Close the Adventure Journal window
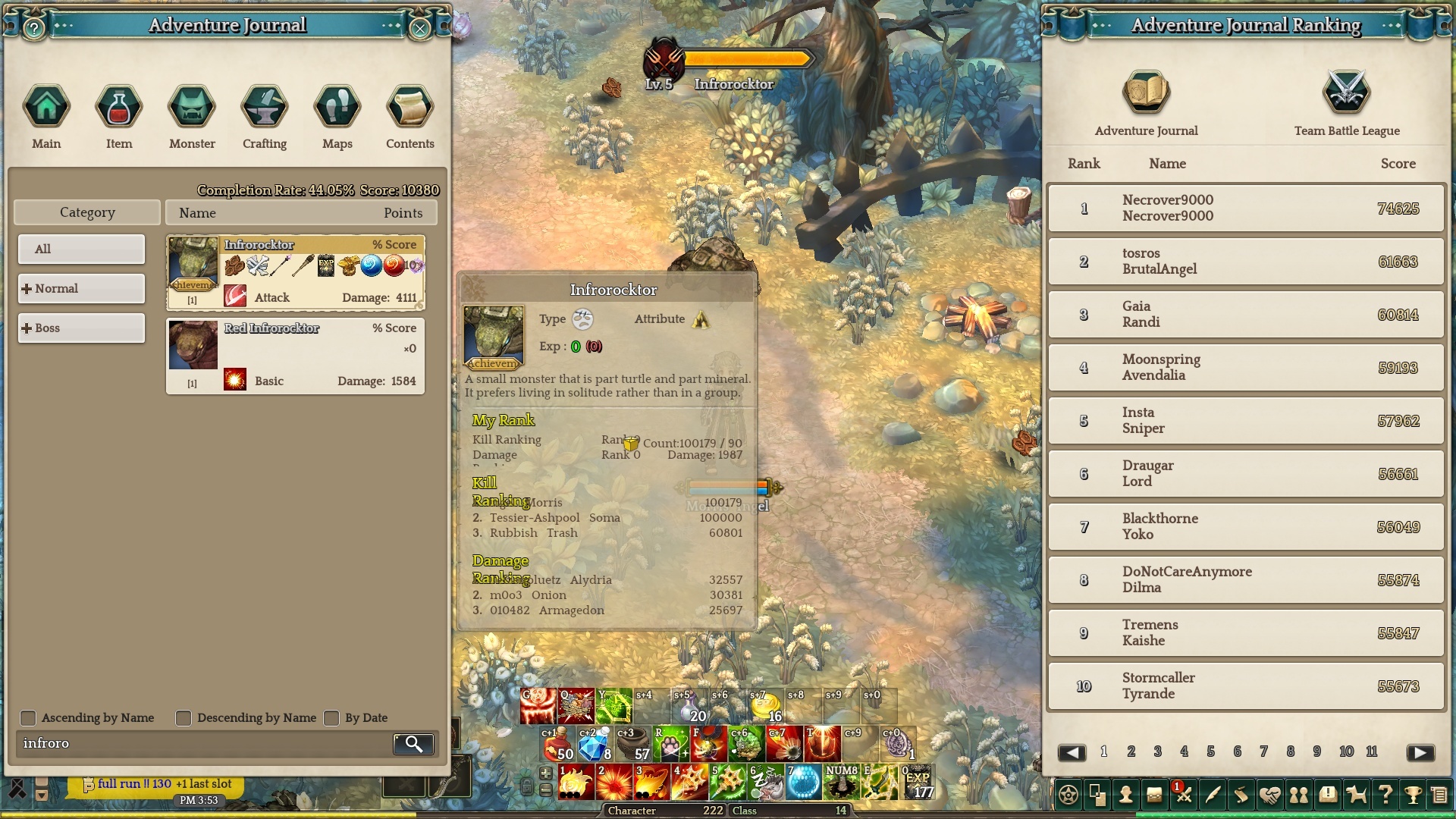Viewport: 1456px width, 819px height. point(419,29)
